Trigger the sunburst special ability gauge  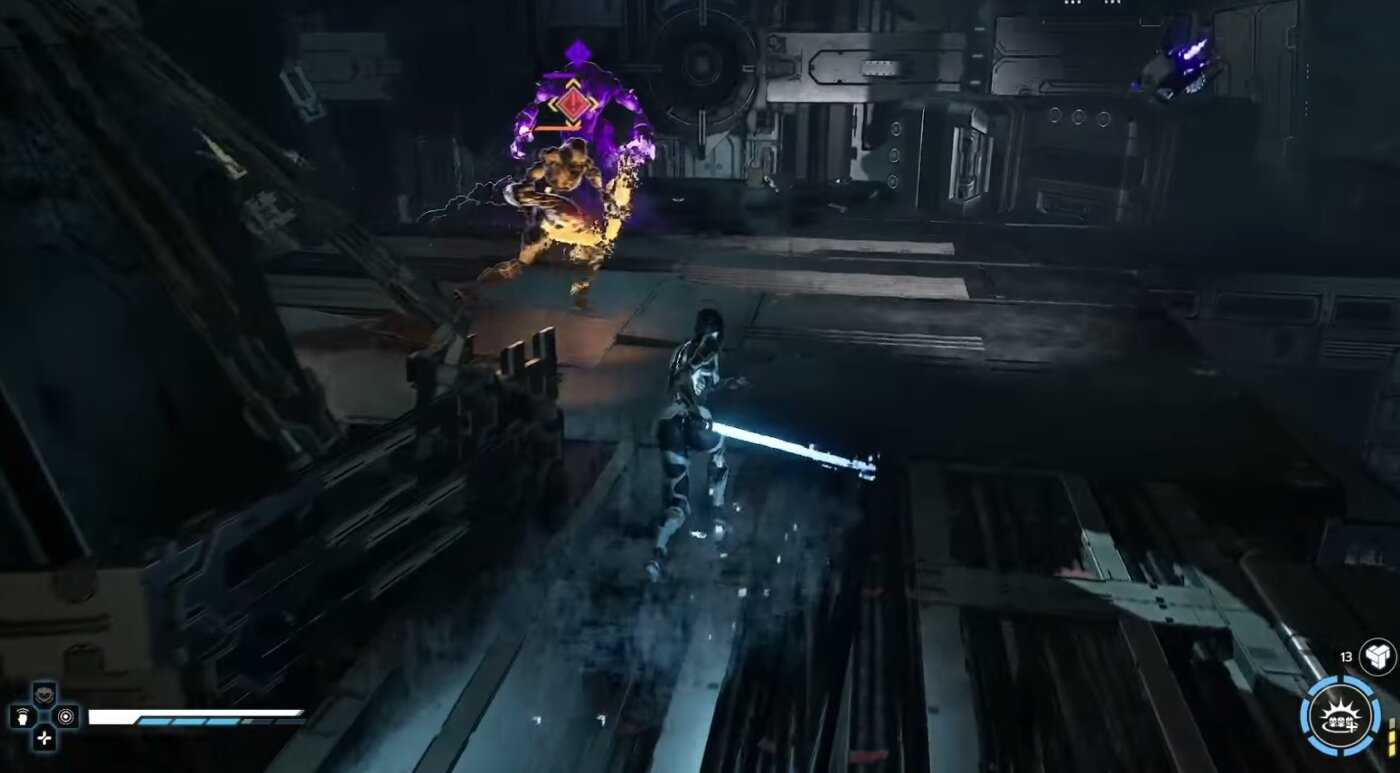coord(1340,715)
